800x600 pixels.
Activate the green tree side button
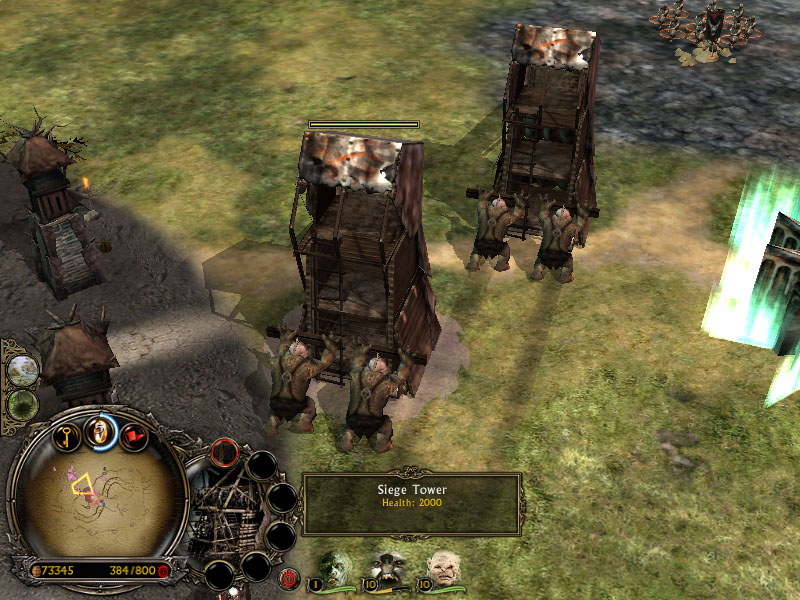point(20,405)
